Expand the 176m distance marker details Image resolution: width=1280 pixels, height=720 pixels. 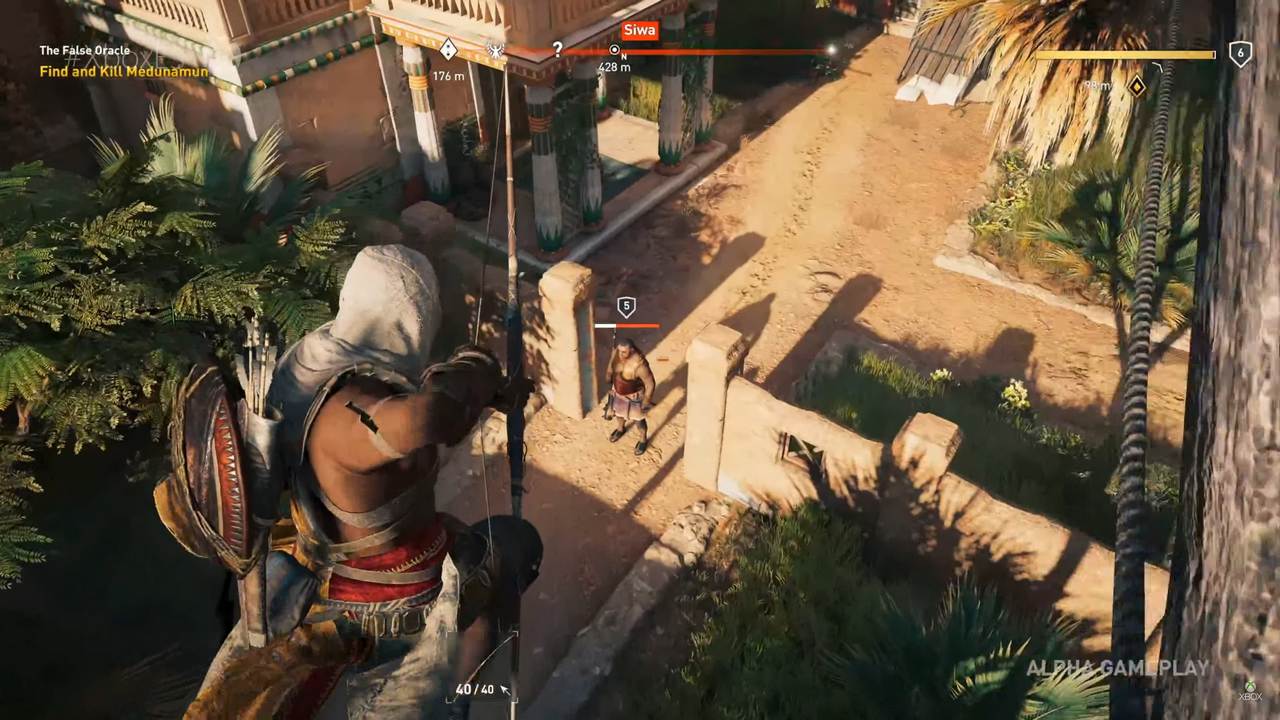point(447,73)
